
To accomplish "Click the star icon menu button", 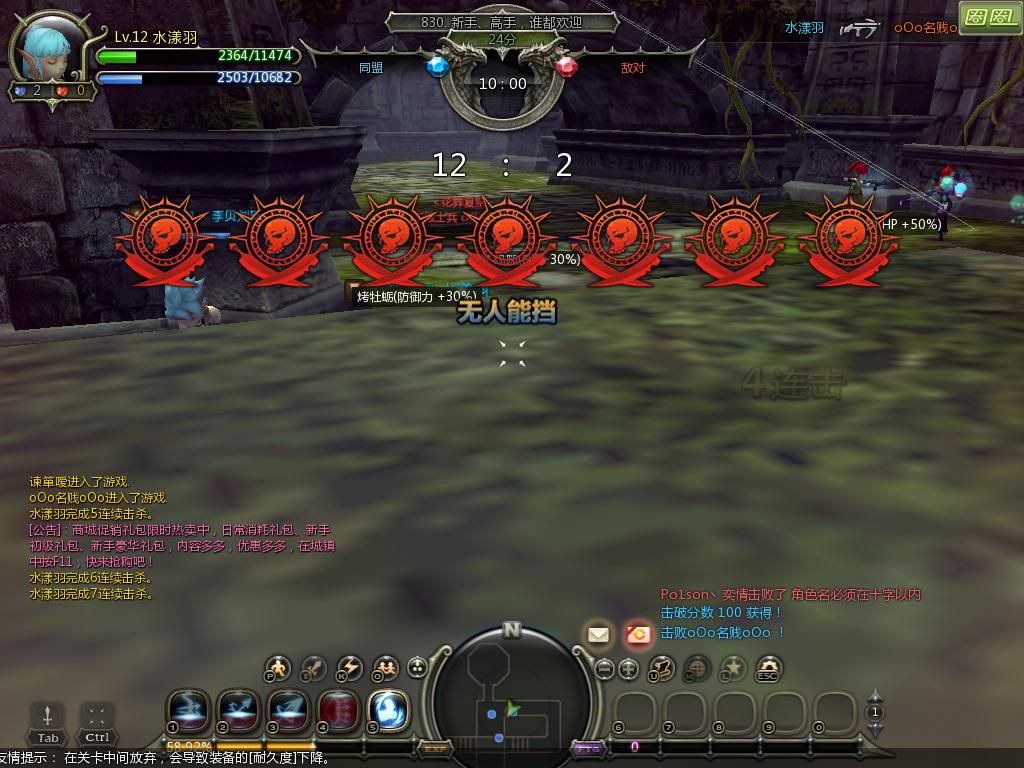I will 733,668.
